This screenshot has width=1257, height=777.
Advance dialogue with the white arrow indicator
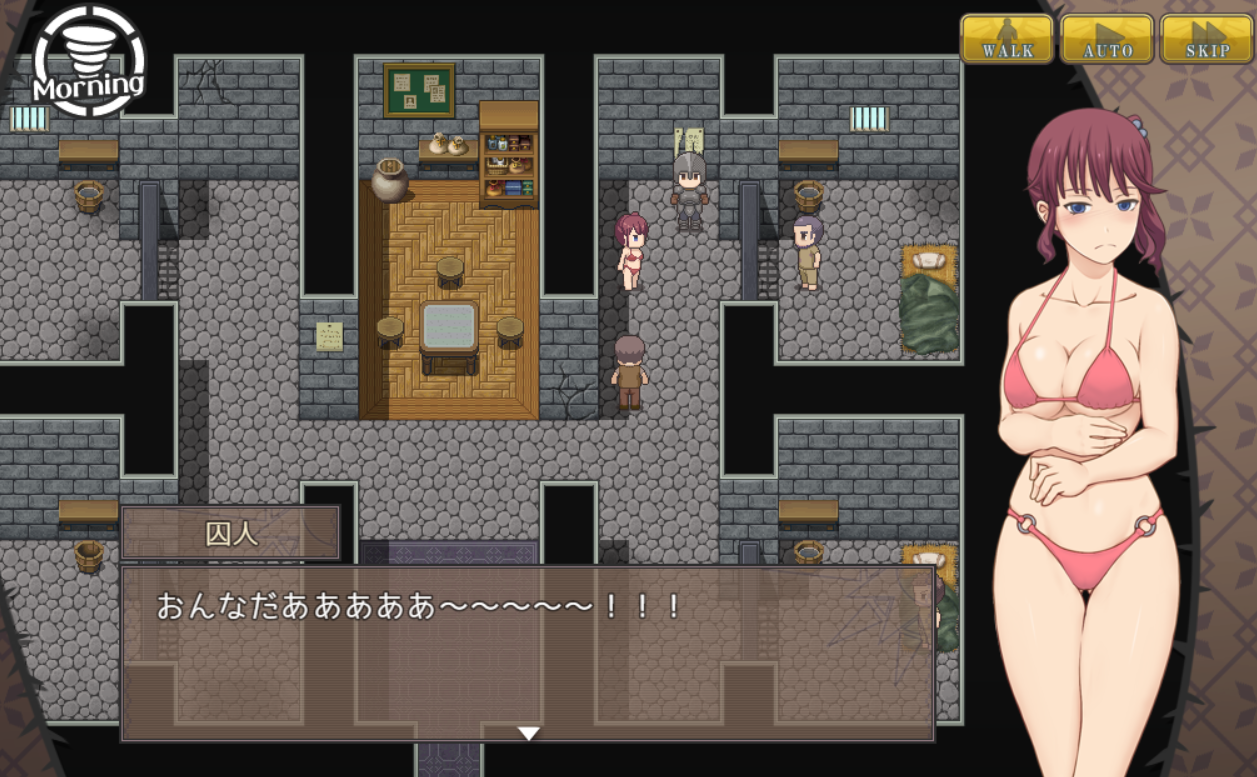[528, 733]
